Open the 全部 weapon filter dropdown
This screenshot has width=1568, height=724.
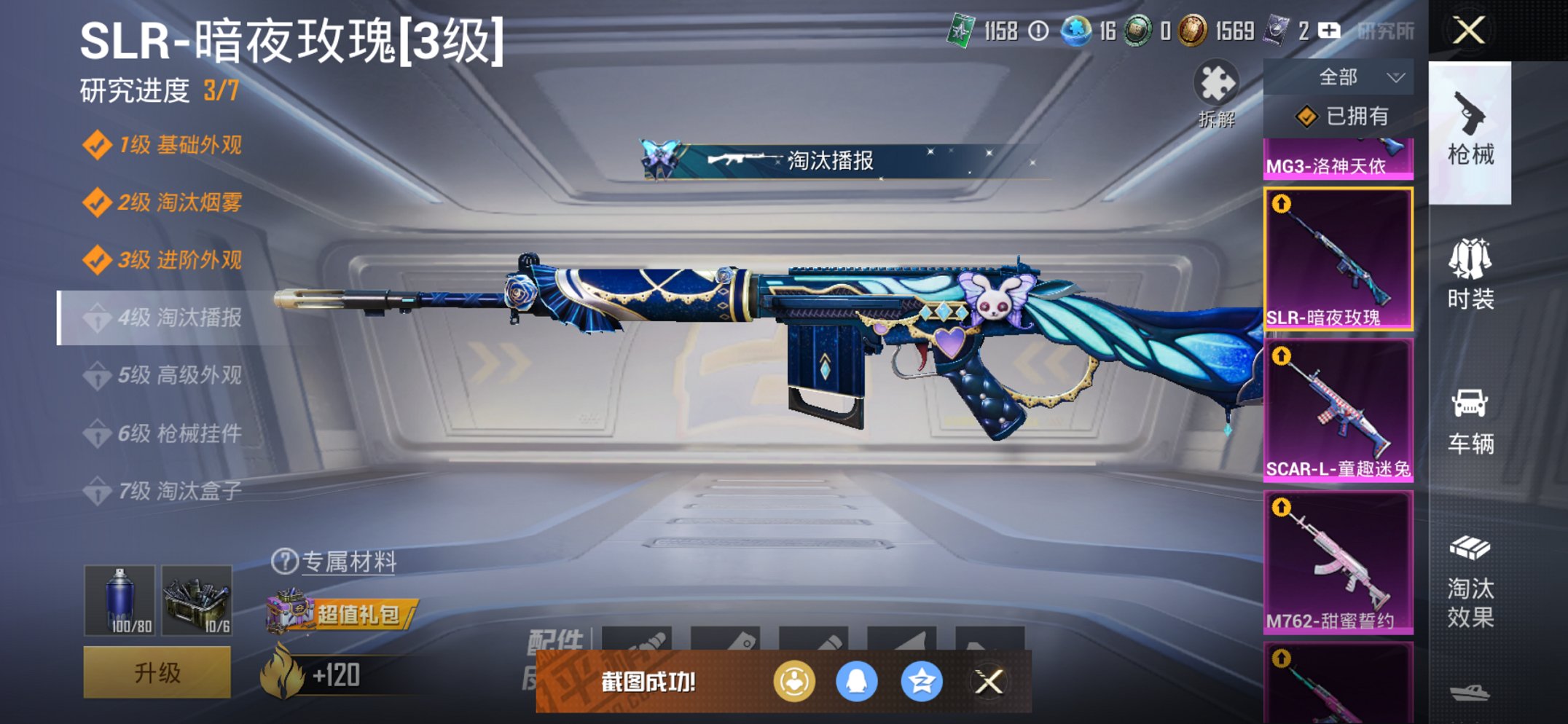tap(1357, 76)
